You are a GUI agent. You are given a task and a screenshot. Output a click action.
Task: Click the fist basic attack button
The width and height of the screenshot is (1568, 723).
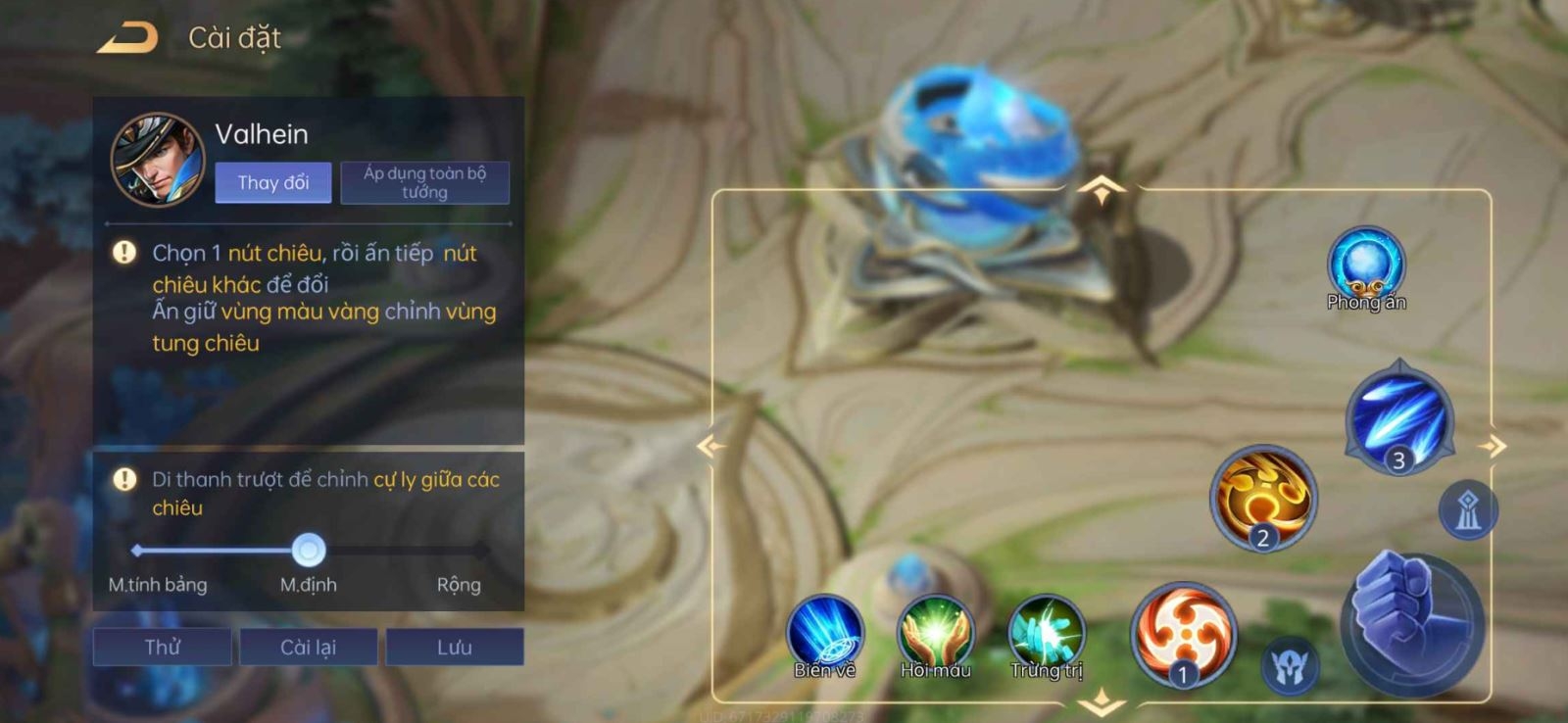coord(1411,622)
